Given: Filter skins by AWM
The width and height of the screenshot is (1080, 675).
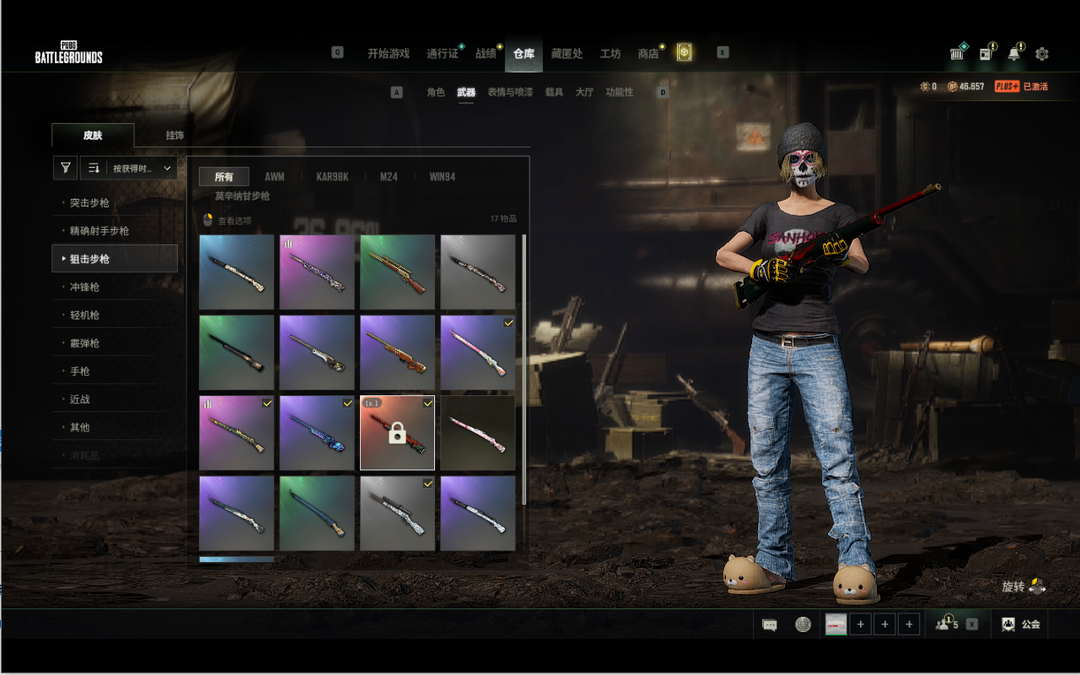Looking at the screenshot, I should 274,177.
